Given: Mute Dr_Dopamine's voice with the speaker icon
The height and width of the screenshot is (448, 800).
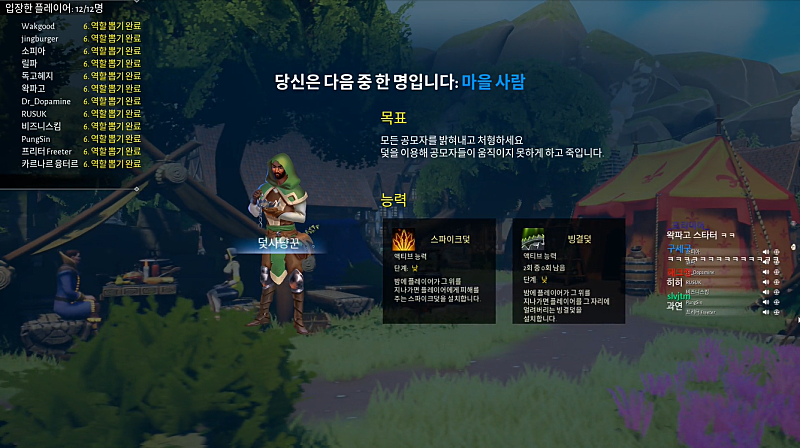Looking at the screenshot, I should pos(765,272).
